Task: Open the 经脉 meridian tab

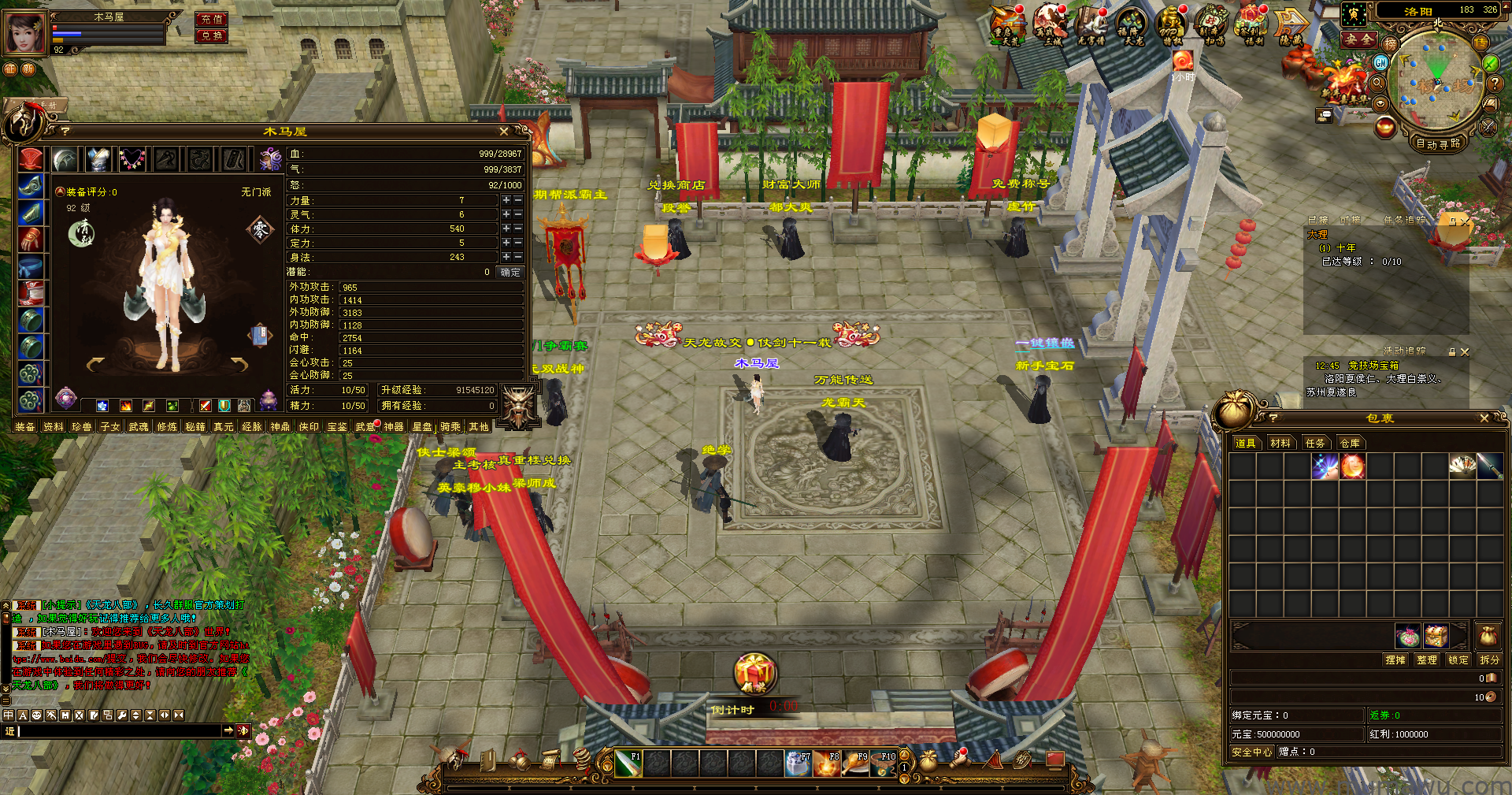Action: (252, 427)
